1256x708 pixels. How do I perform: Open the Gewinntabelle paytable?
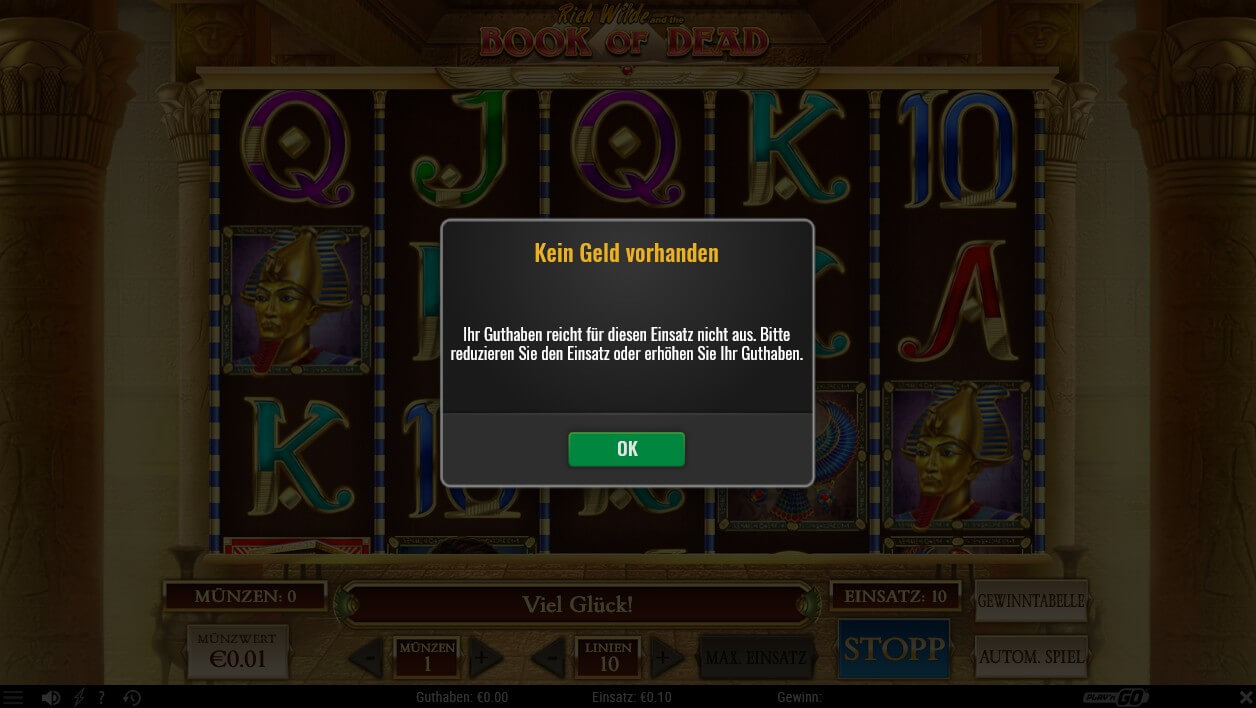click(x=1030, y=601)
